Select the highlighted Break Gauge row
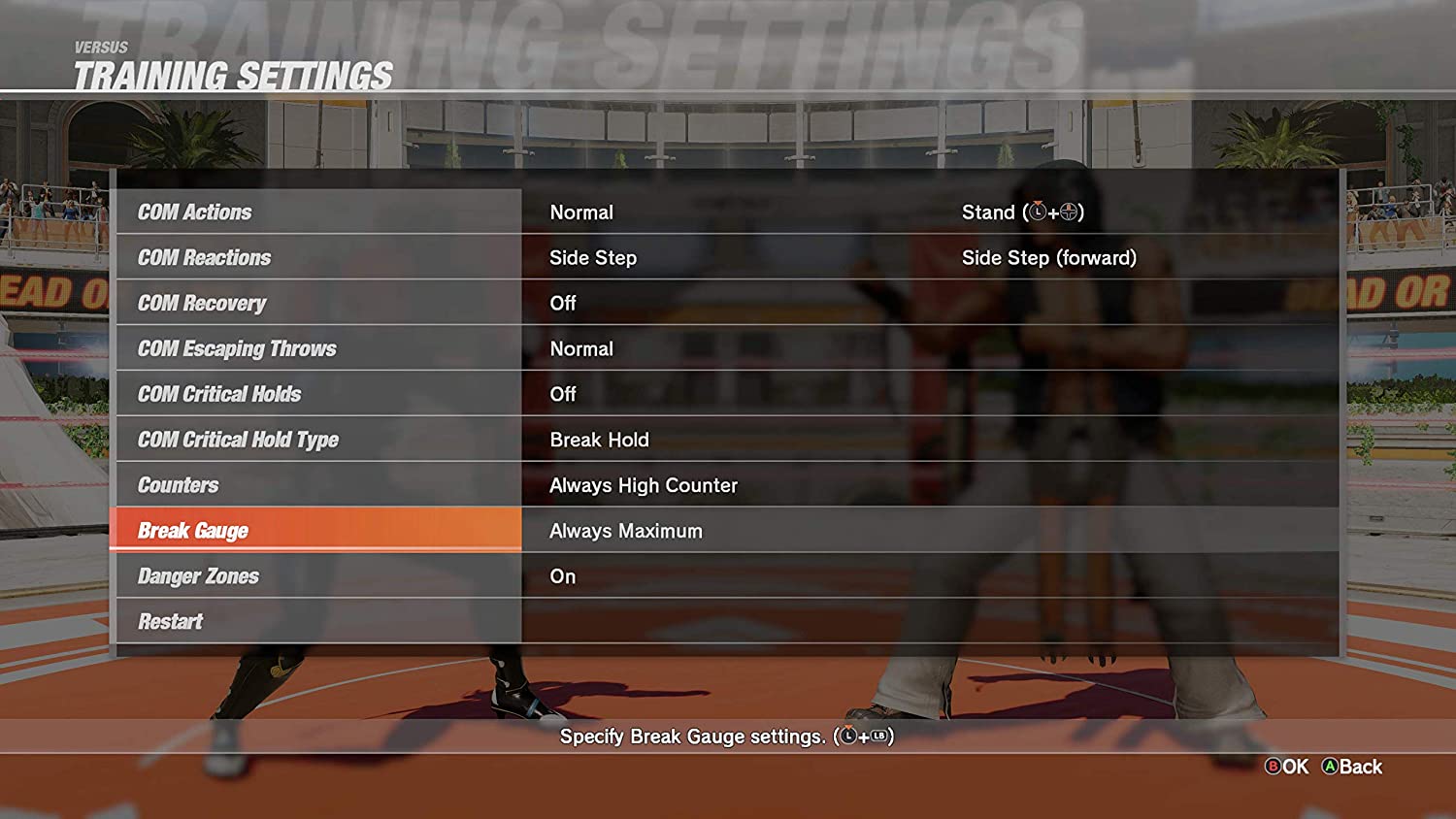 pos(316,531)
